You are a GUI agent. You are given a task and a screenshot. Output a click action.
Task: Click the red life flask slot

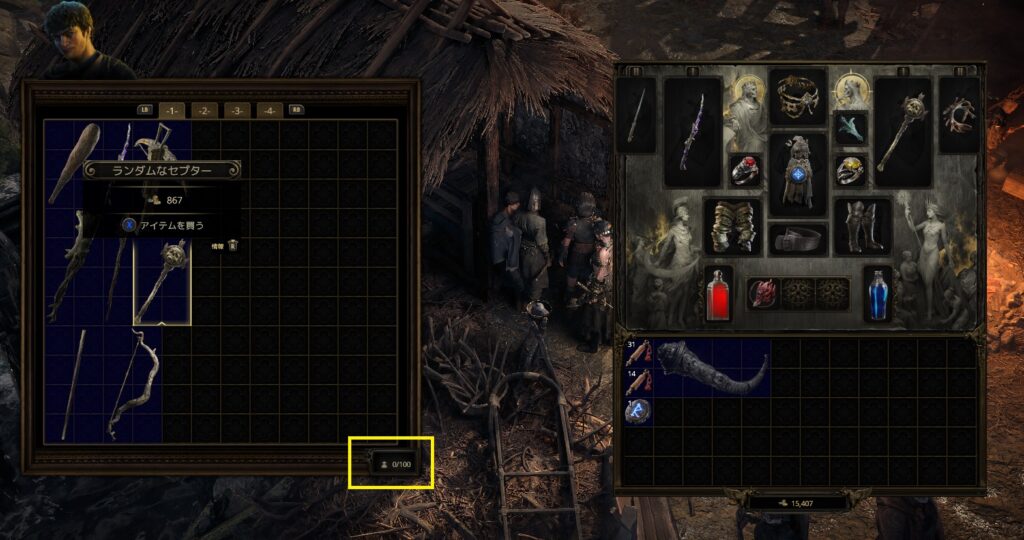click(x=718, y=294)
